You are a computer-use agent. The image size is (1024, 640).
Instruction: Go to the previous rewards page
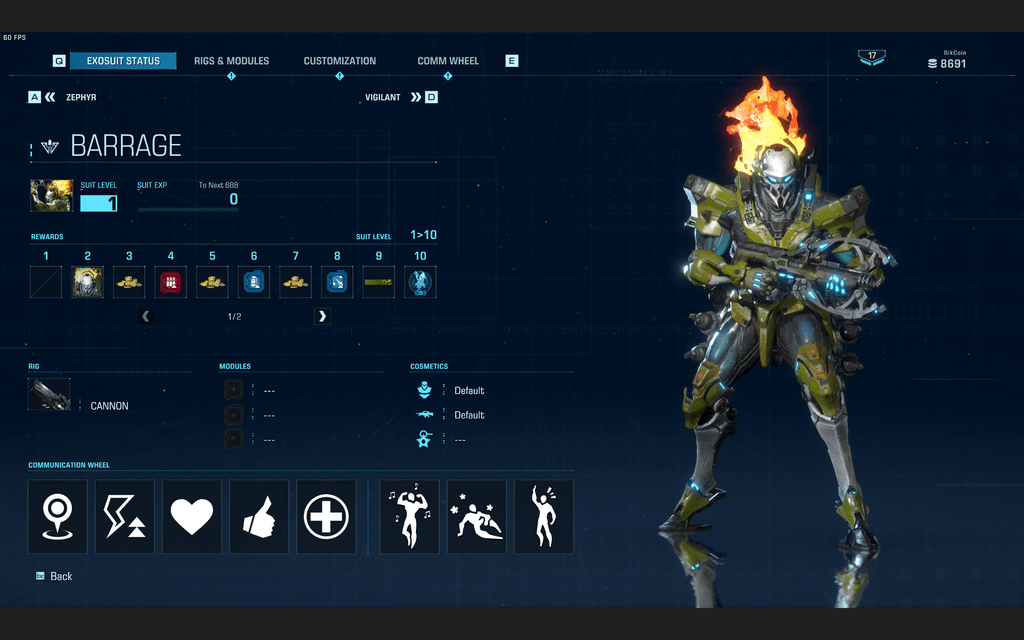click(x=146, y=316)
